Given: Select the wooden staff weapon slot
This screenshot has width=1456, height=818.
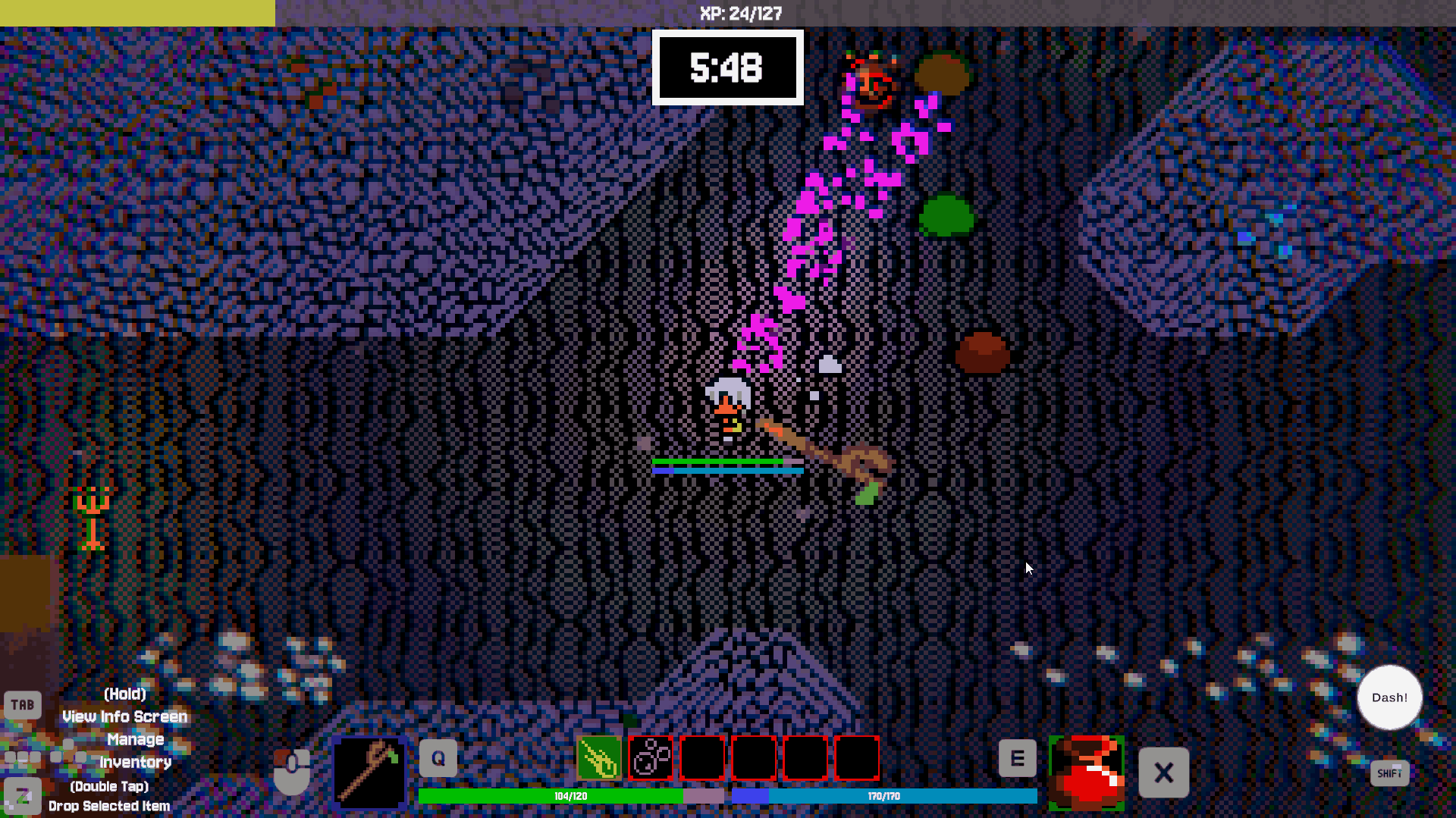Looking at the screenshot, I should (369, 773).
